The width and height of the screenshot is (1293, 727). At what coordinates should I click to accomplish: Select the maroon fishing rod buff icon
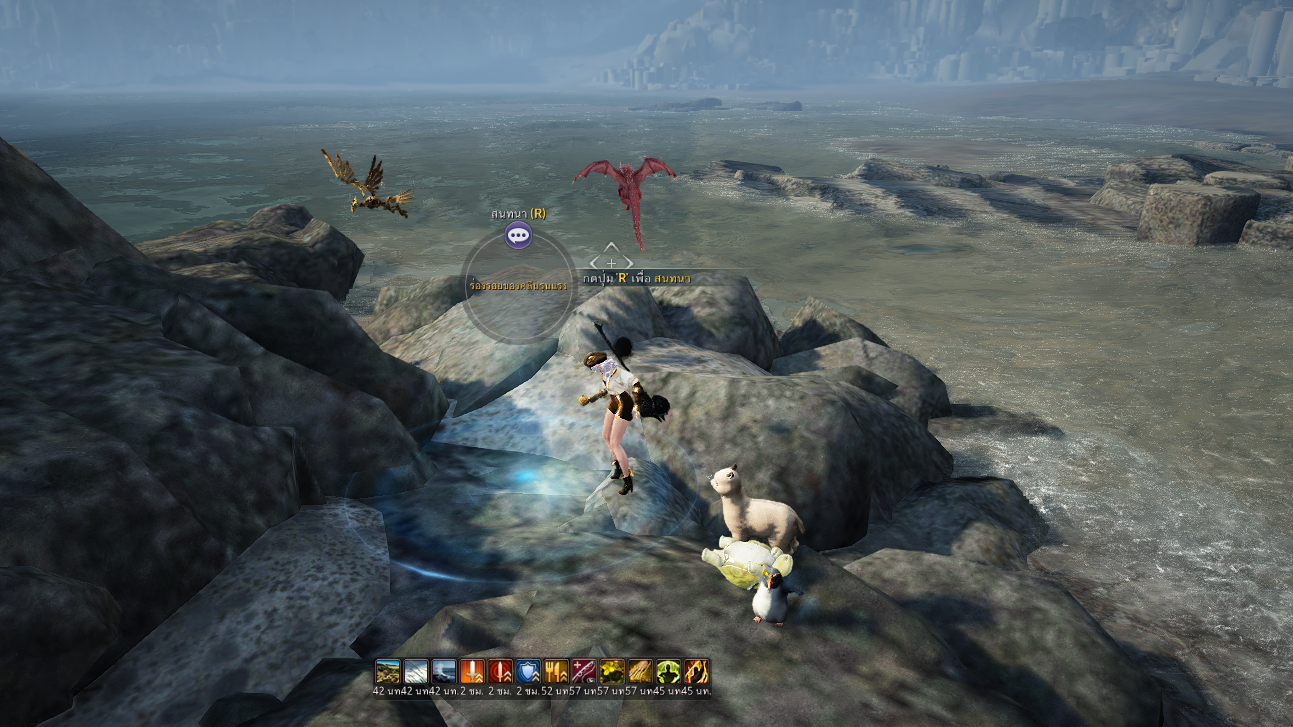[584, 671]
